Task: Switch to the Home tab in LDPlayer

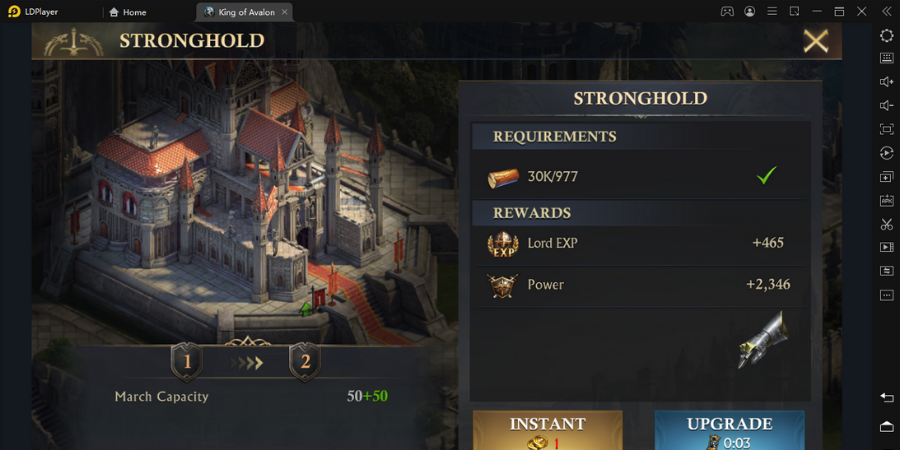Action: [x=128, y=12]
